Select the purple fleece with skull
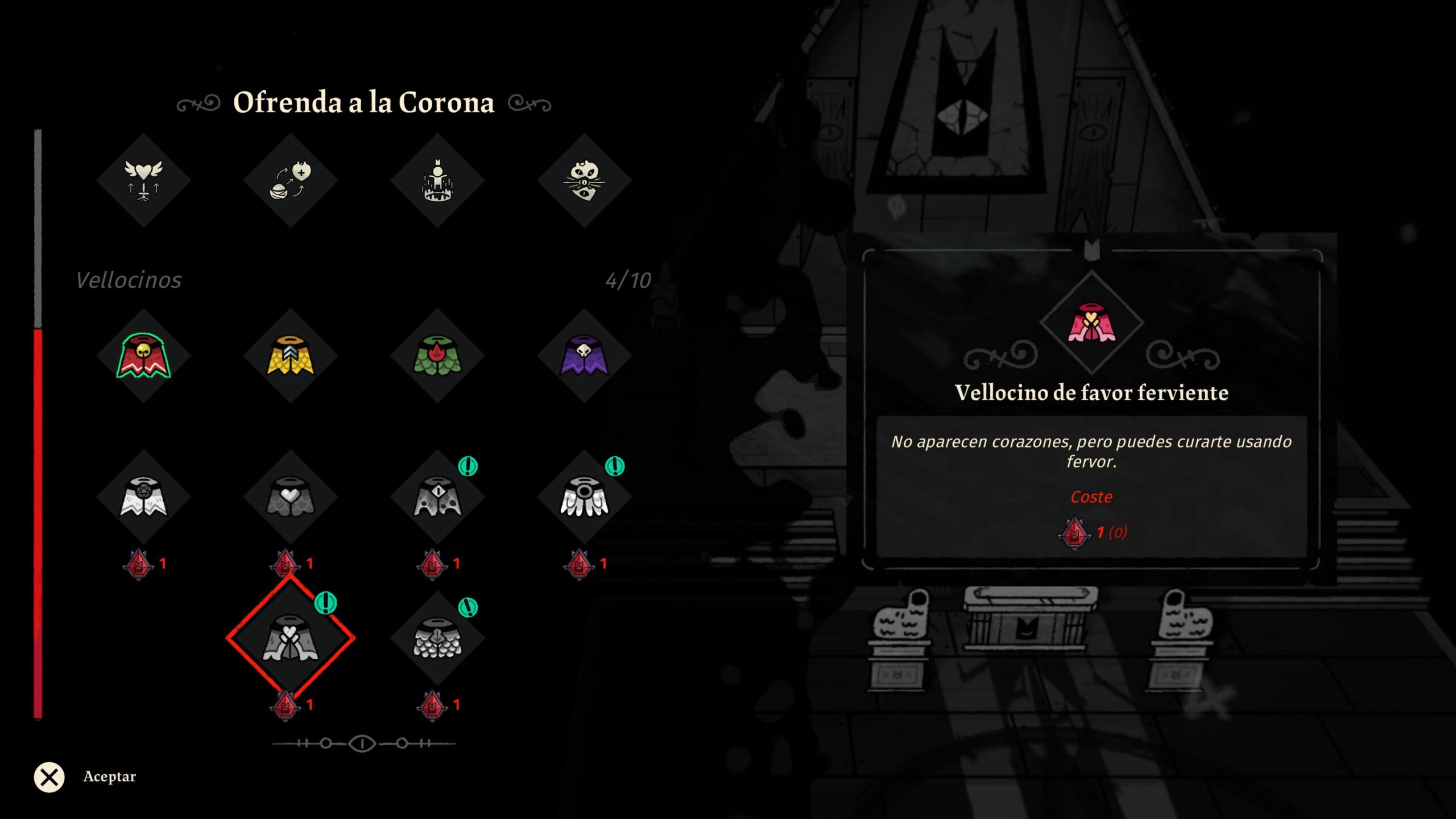The image size is (1456, 819). (x=584, y=356)
